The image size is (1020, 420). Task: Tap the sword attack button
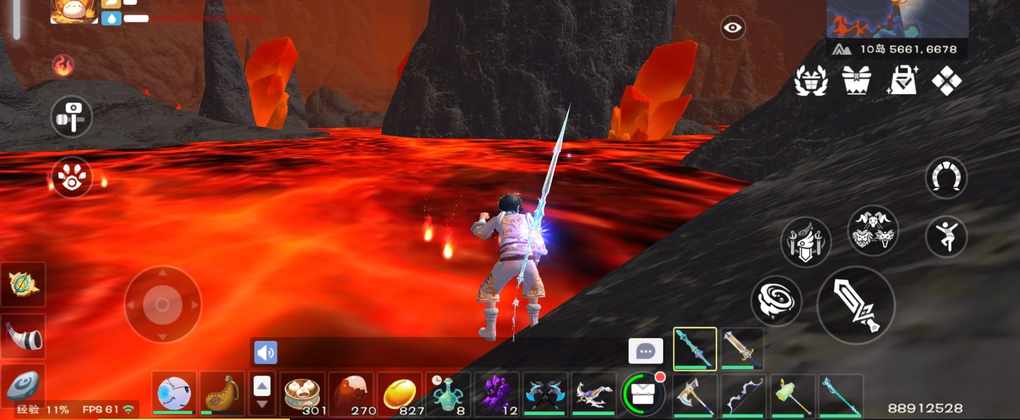pos(856,305)
